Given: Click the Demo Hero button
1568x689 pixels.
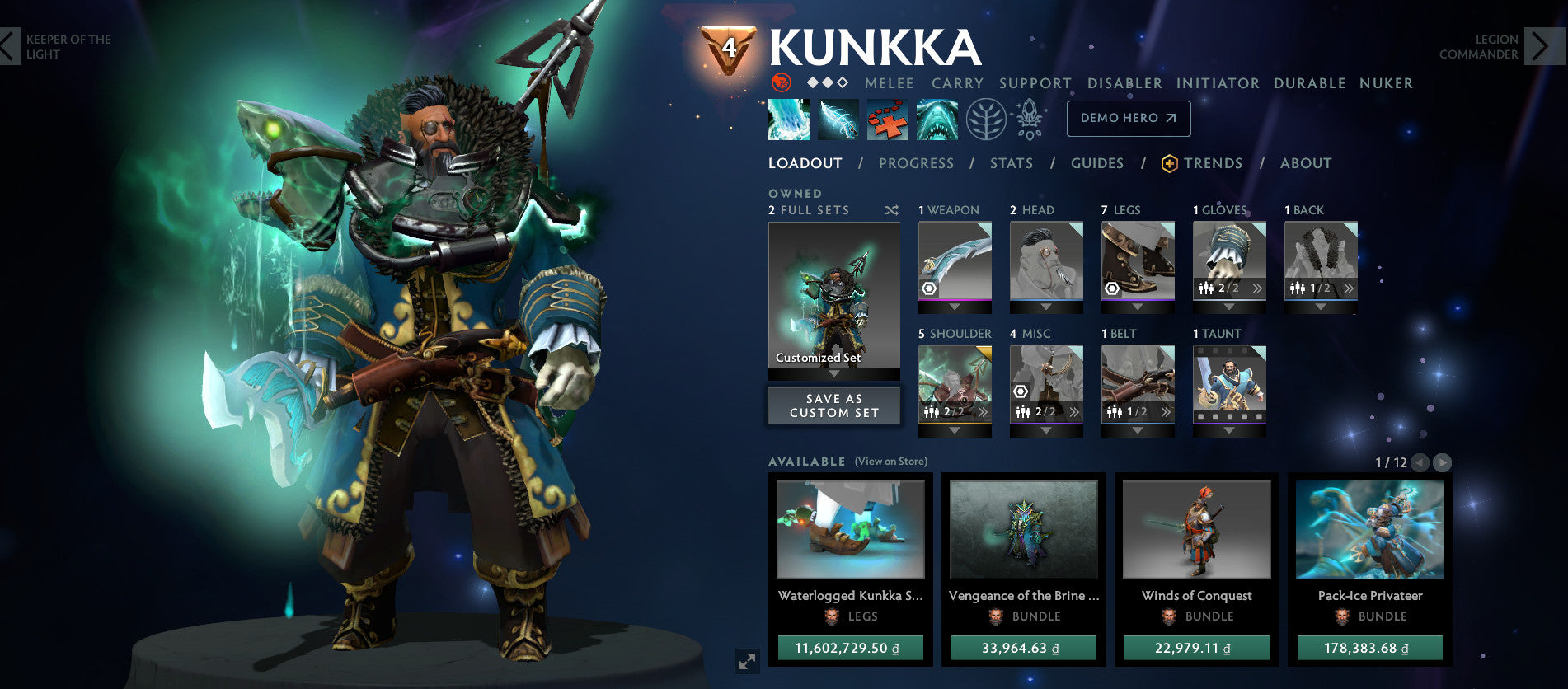Looking at the screenshot, I should 1128,118.
